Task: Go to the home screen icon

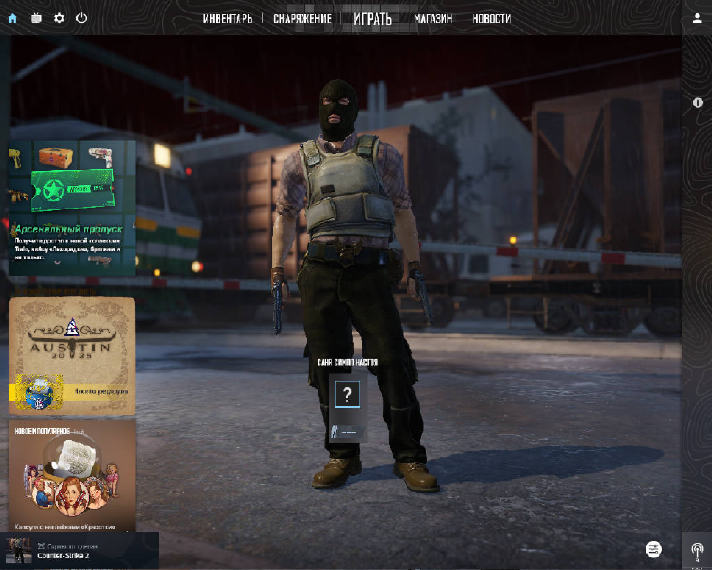Action: tap(13, 18)
